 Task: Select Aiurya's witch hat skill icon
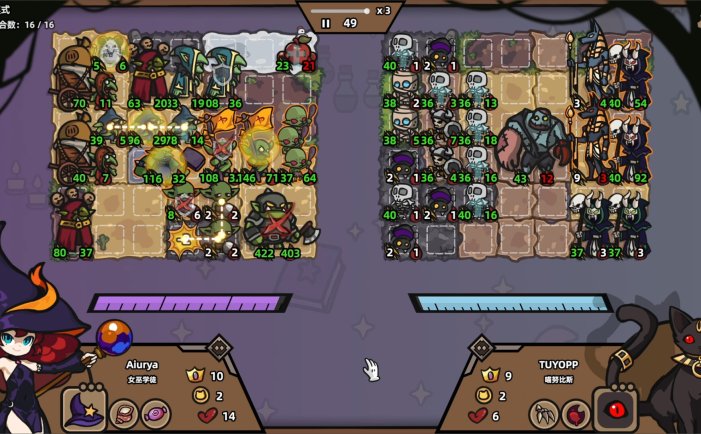click(85, 410)
